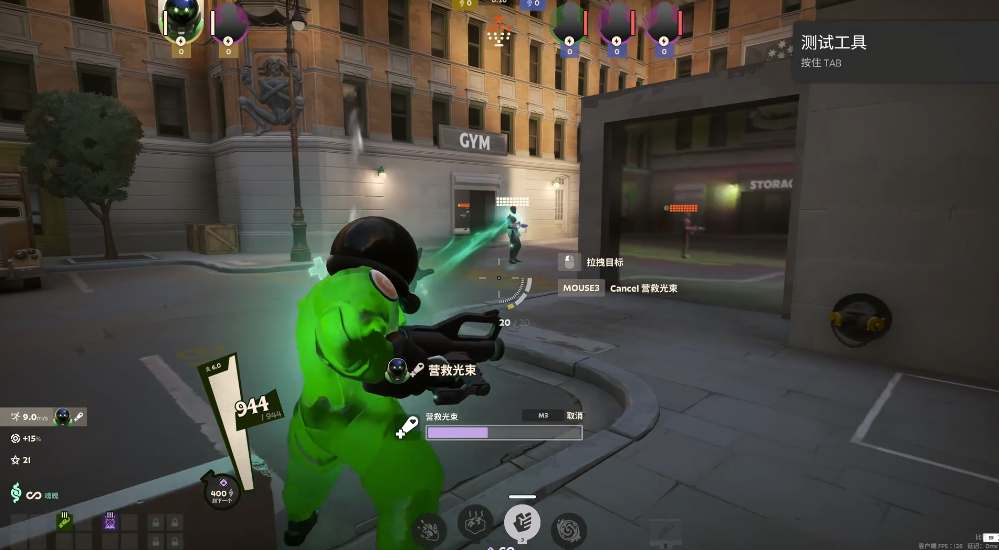Select the purple item in the inventory
The width and height of the screenshot is (999, 550).
(x=110, y=521)
